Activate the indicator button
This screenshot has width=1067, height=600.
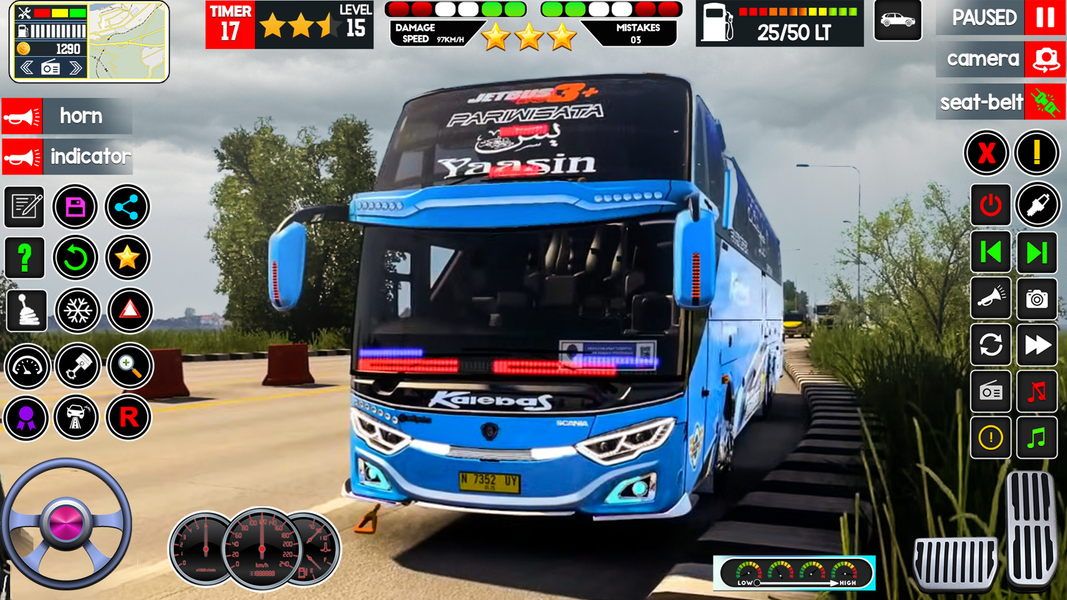click(22, 156)
